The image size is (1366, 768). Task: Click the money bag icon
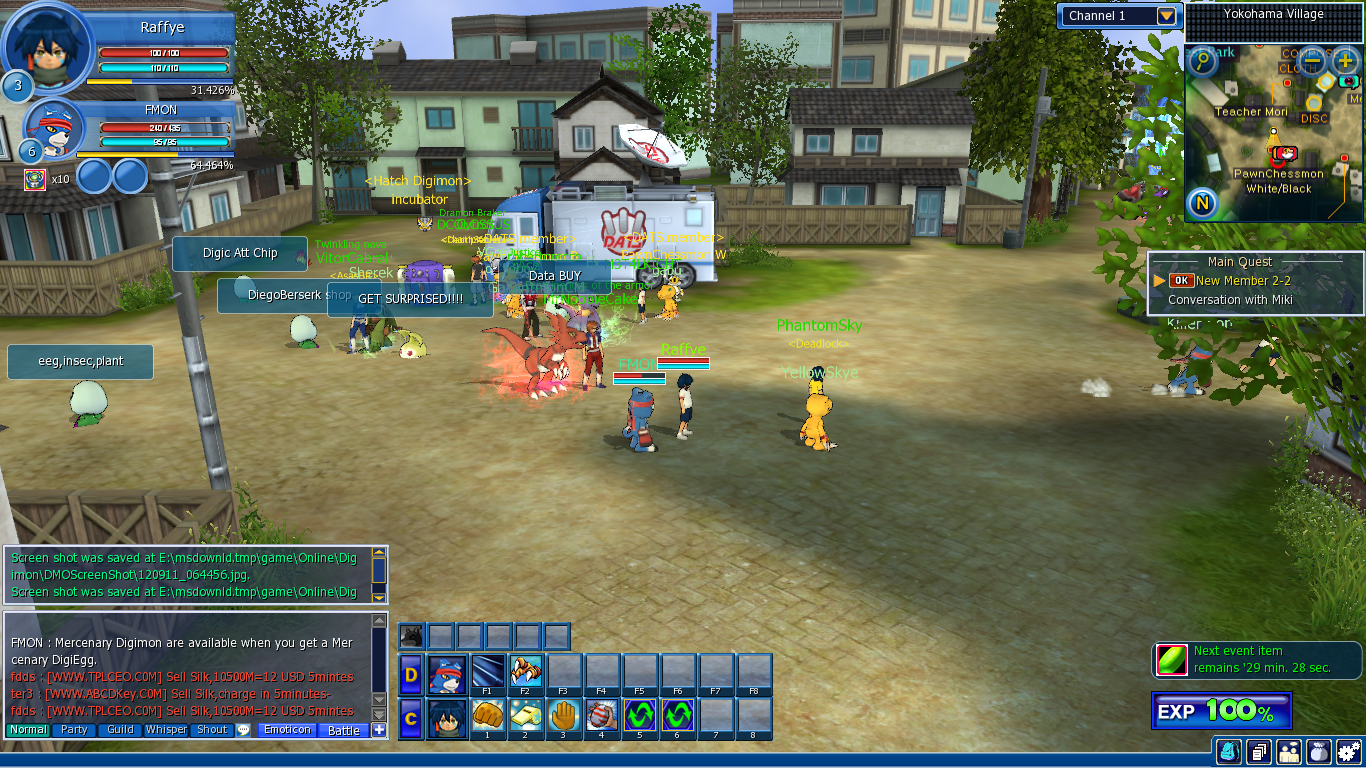pos(1318,752)
